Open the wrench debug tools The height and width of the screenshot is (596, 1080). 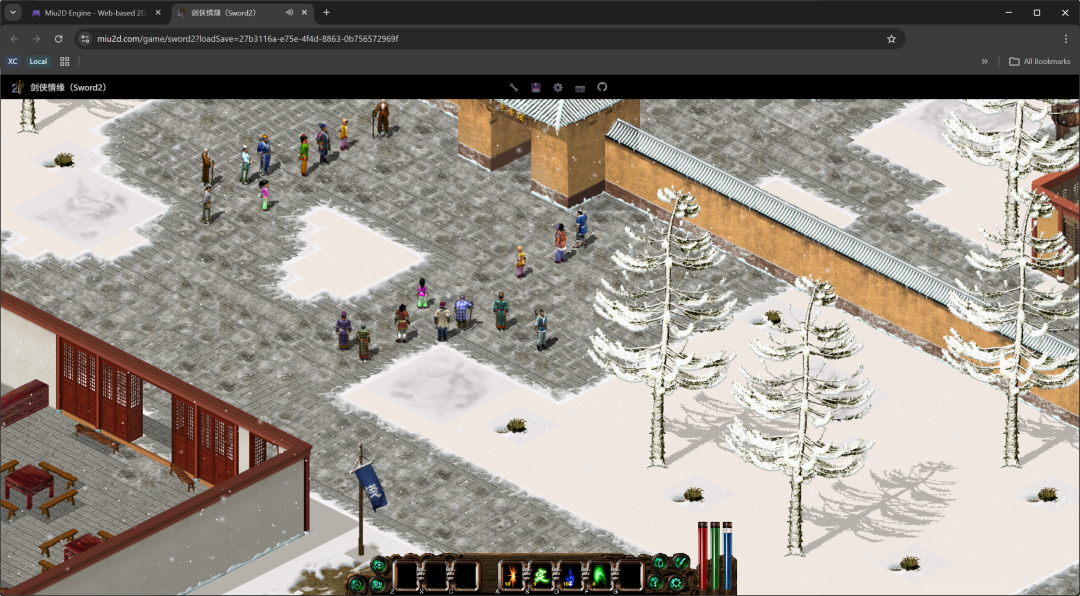click(x=514, y=87)
